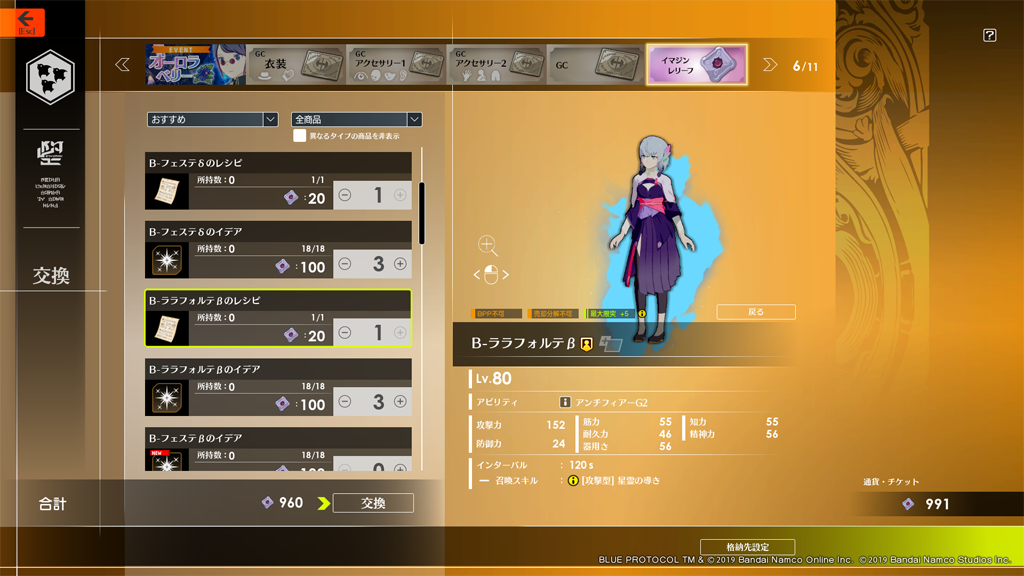Open the オーロラベリー event tab
The image size is (1024, 576).
195,65
